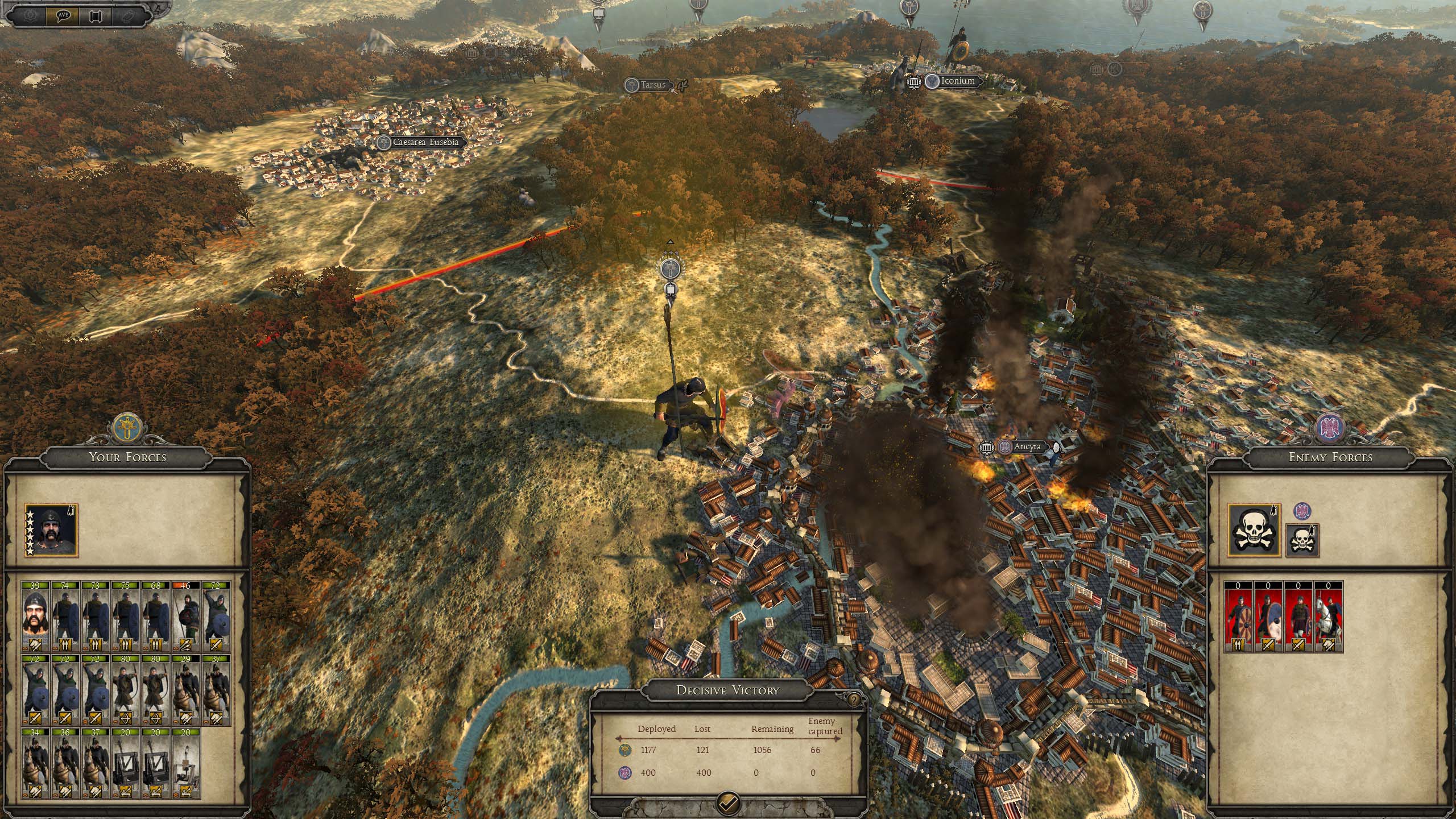Click the Tarsus settlement label
The height and width of the screenshot is (819, 1456).
pos(652,85)
